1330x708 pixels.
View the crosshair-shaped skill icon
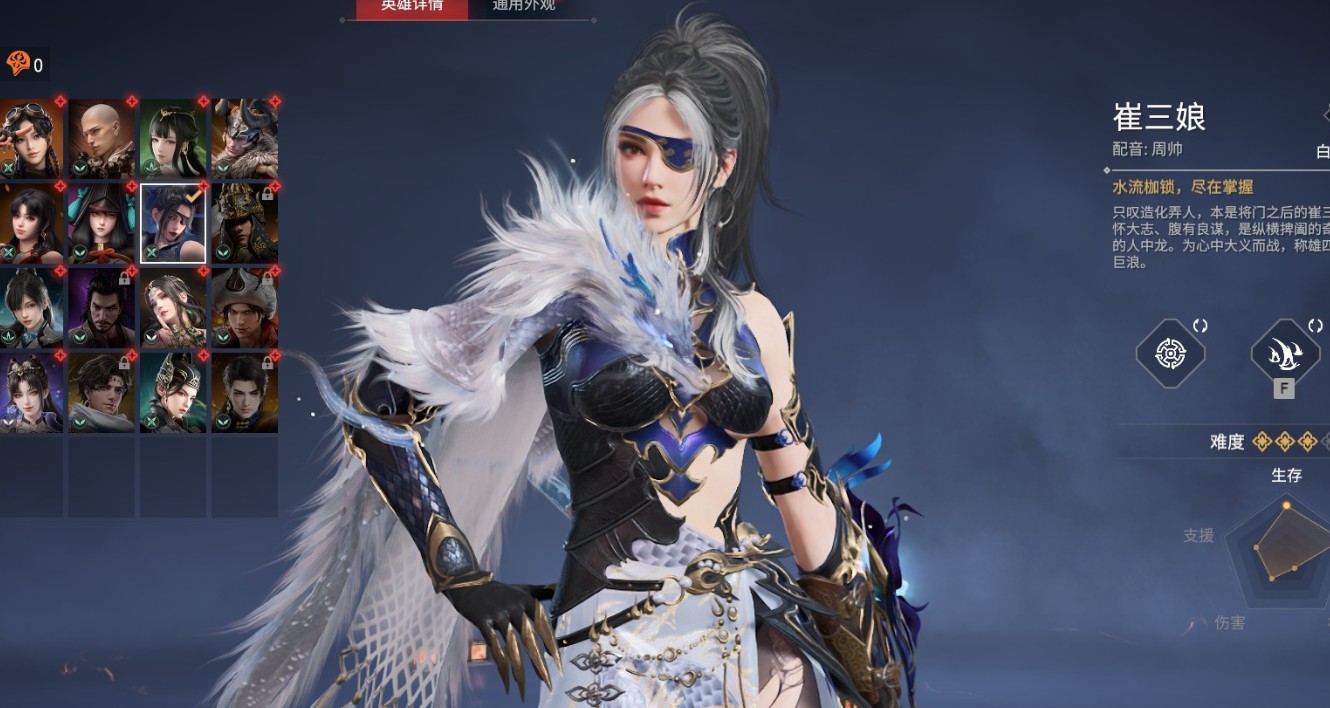[1170, 353]
